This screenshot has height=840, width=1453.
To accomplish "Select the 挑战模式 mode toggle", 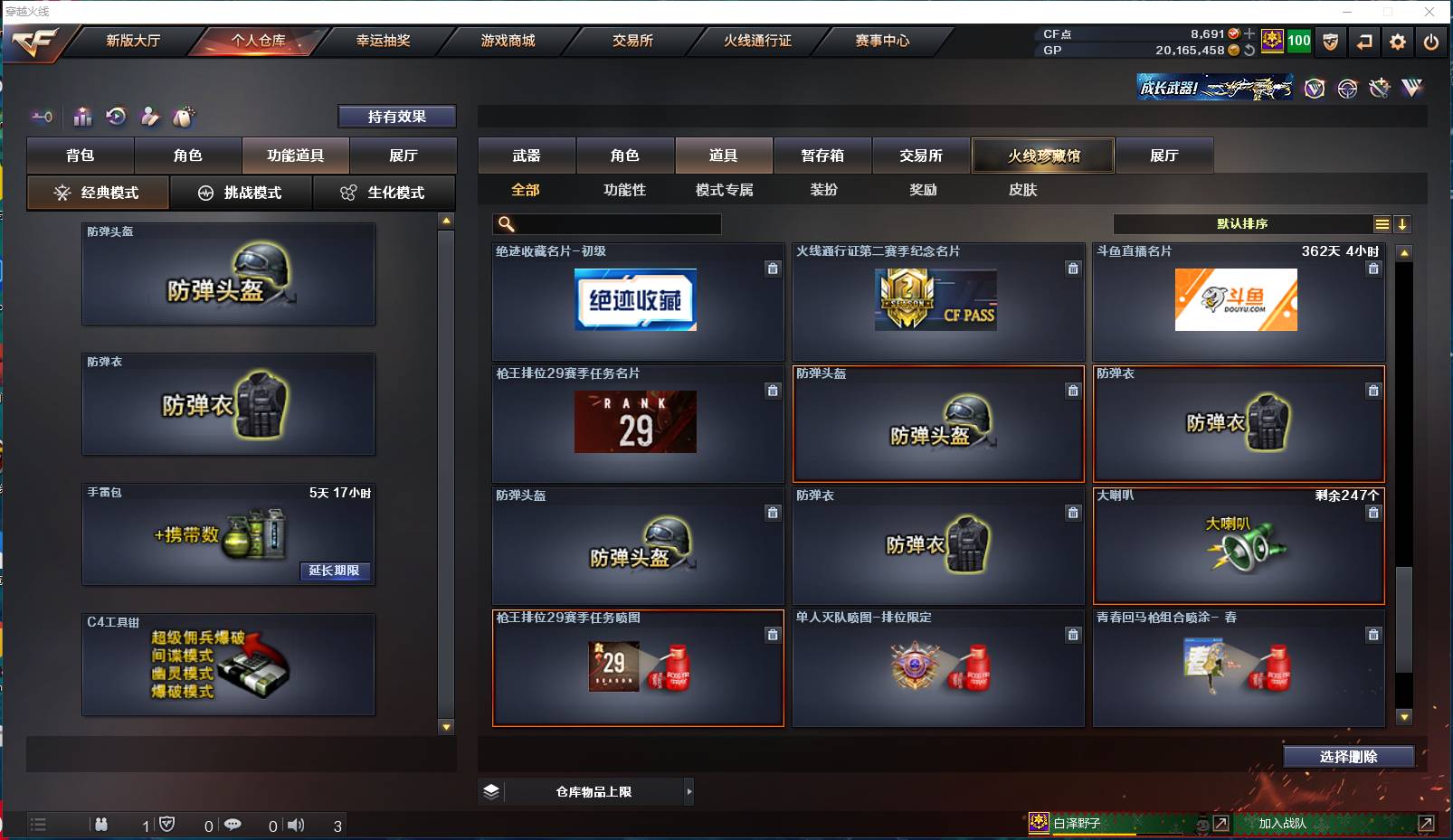I will 242,193.
